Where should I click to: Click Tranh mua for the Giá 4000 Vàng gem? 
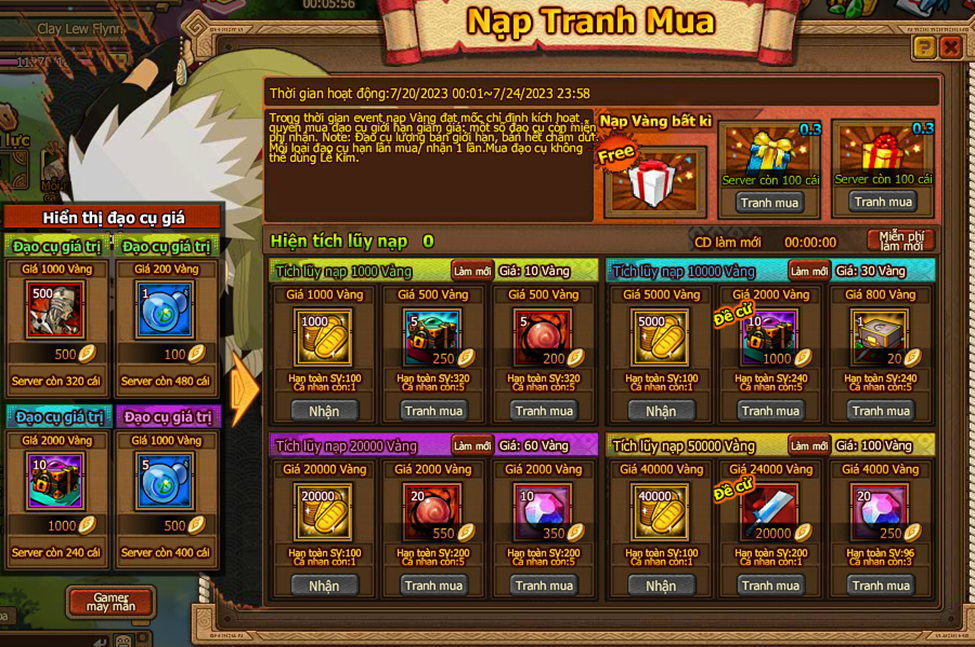tap(881, 585)
